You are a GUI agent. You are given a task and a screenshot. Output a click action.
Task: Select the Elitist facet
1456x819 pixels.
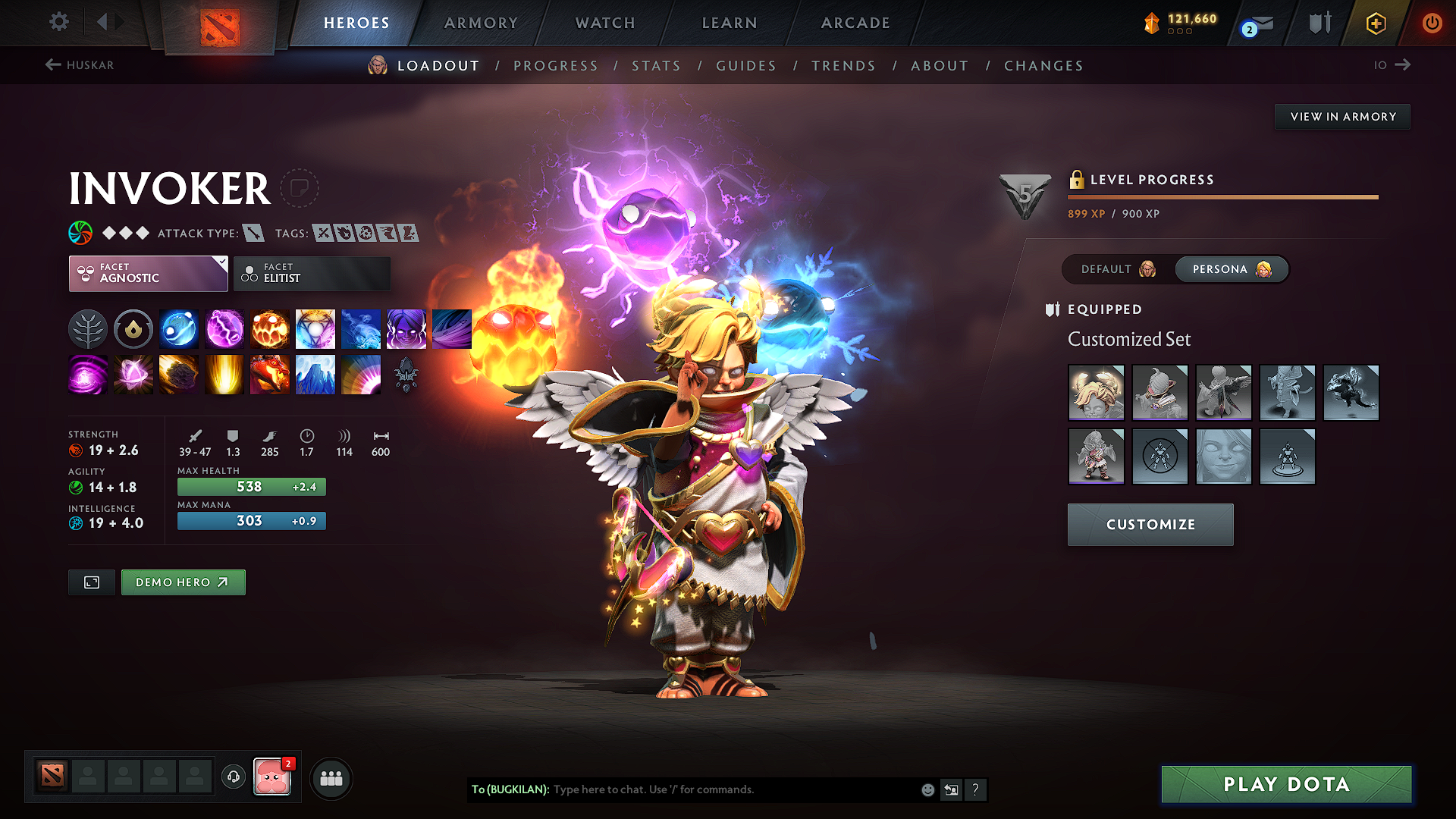coord(312,273)
